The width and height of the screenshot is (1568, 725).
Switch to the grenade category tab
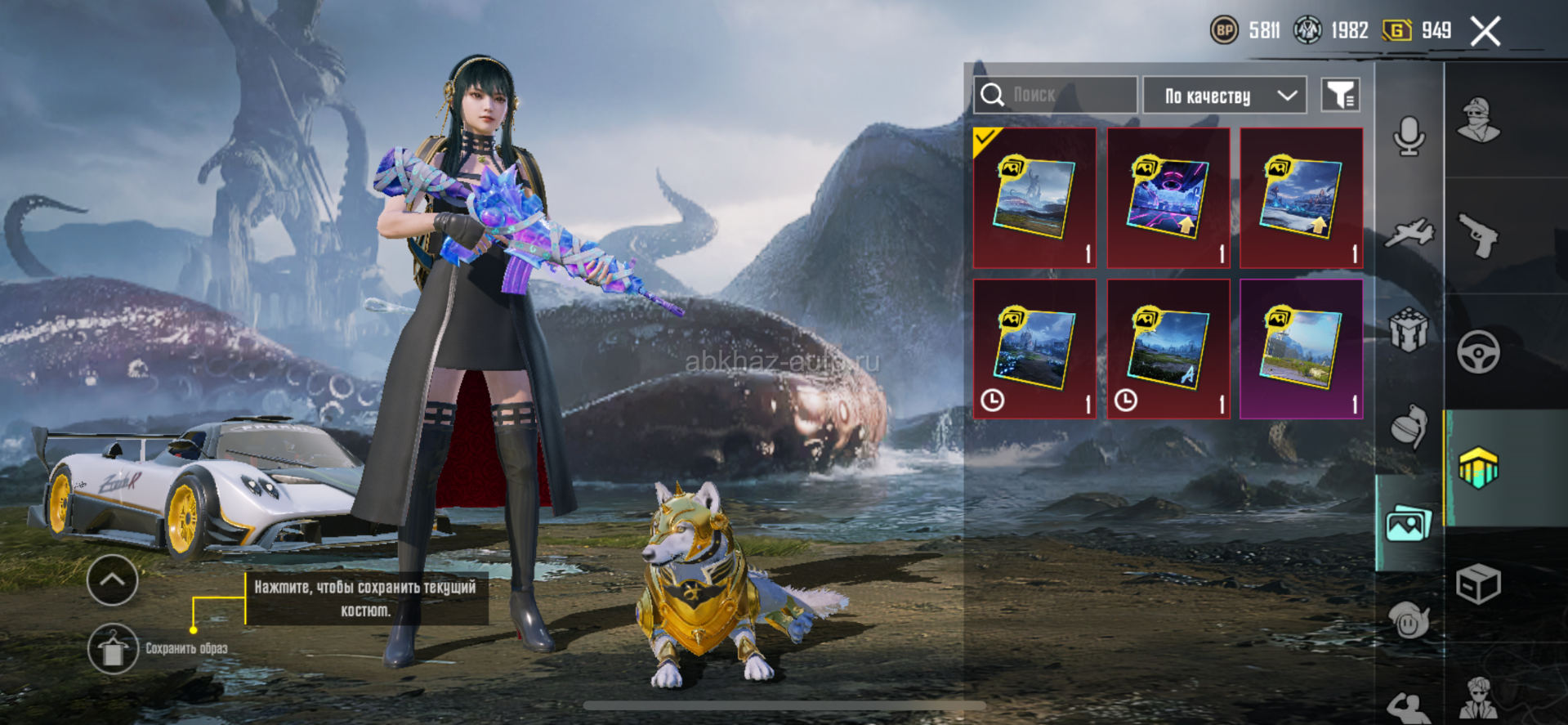click(x=1409, y=426)
